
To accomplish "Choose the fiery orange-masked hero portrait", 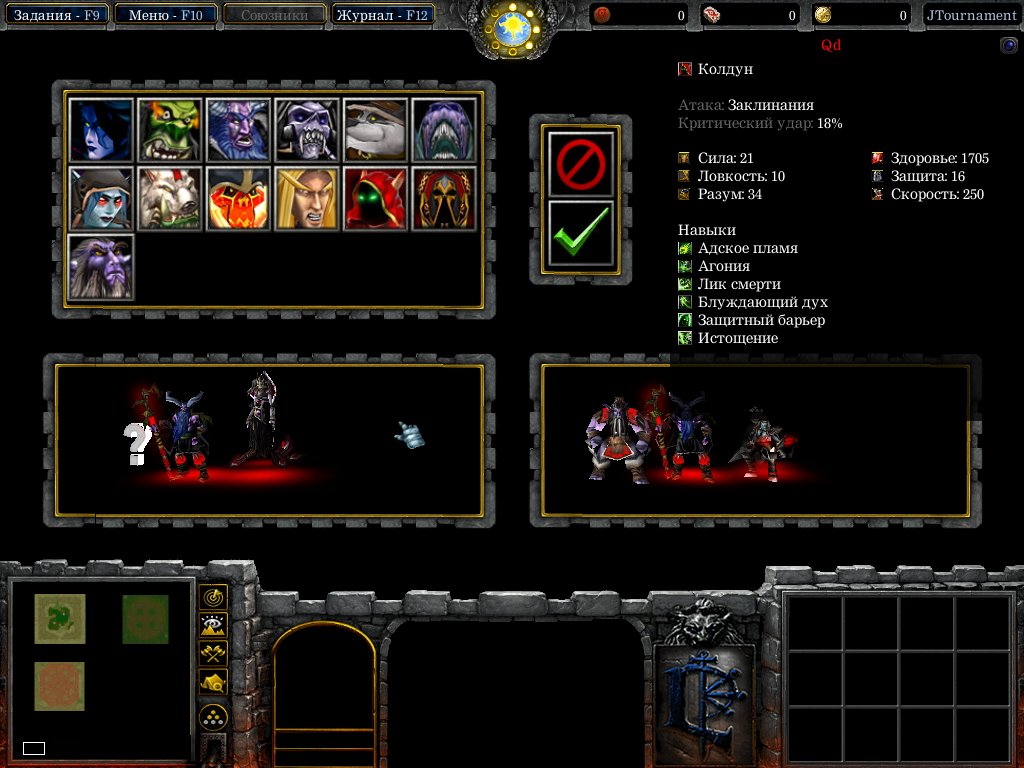I will pos(238,198).
